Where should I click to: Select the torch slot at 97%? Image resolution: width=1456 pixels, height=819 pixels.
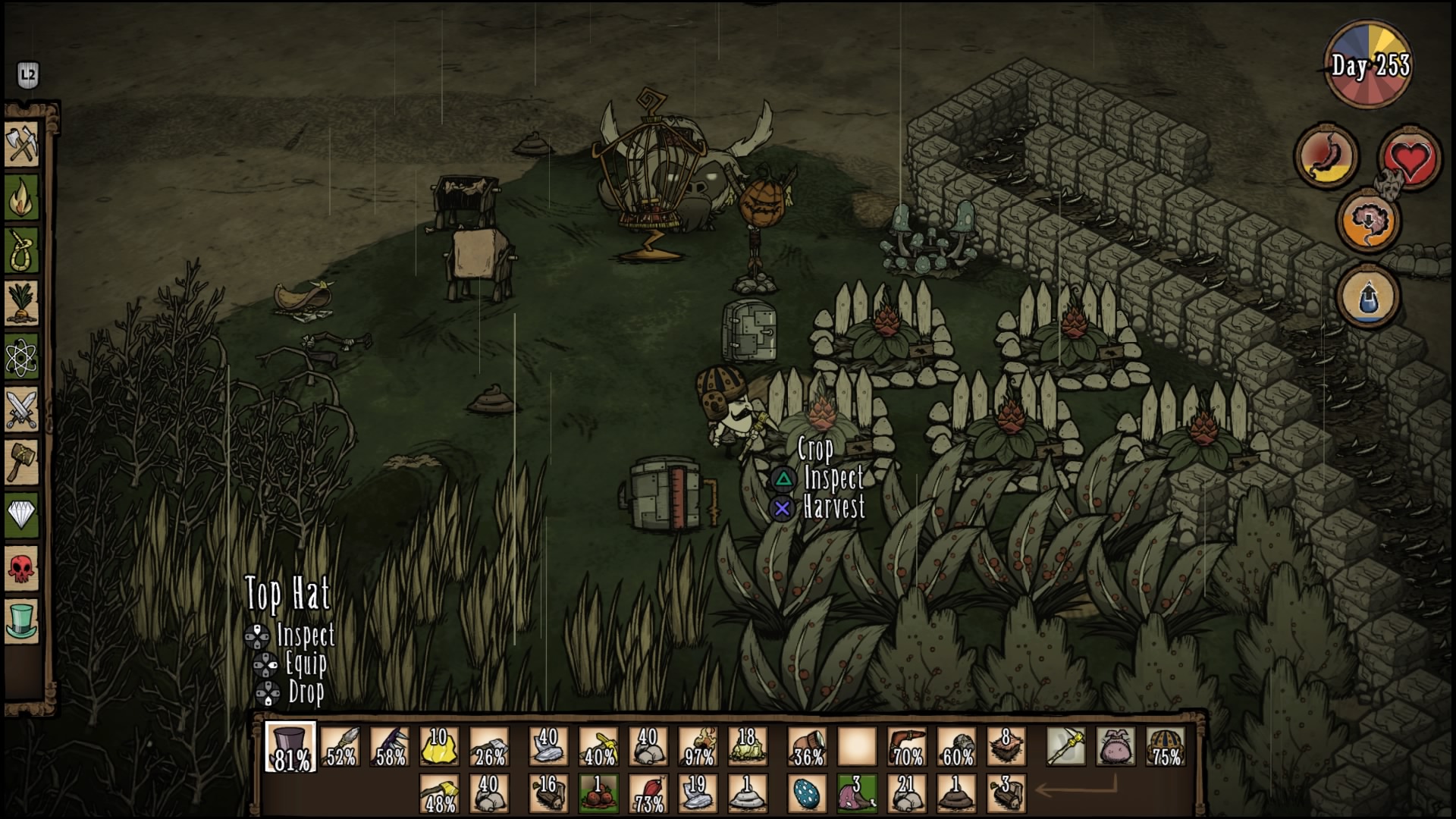point(698,747)
